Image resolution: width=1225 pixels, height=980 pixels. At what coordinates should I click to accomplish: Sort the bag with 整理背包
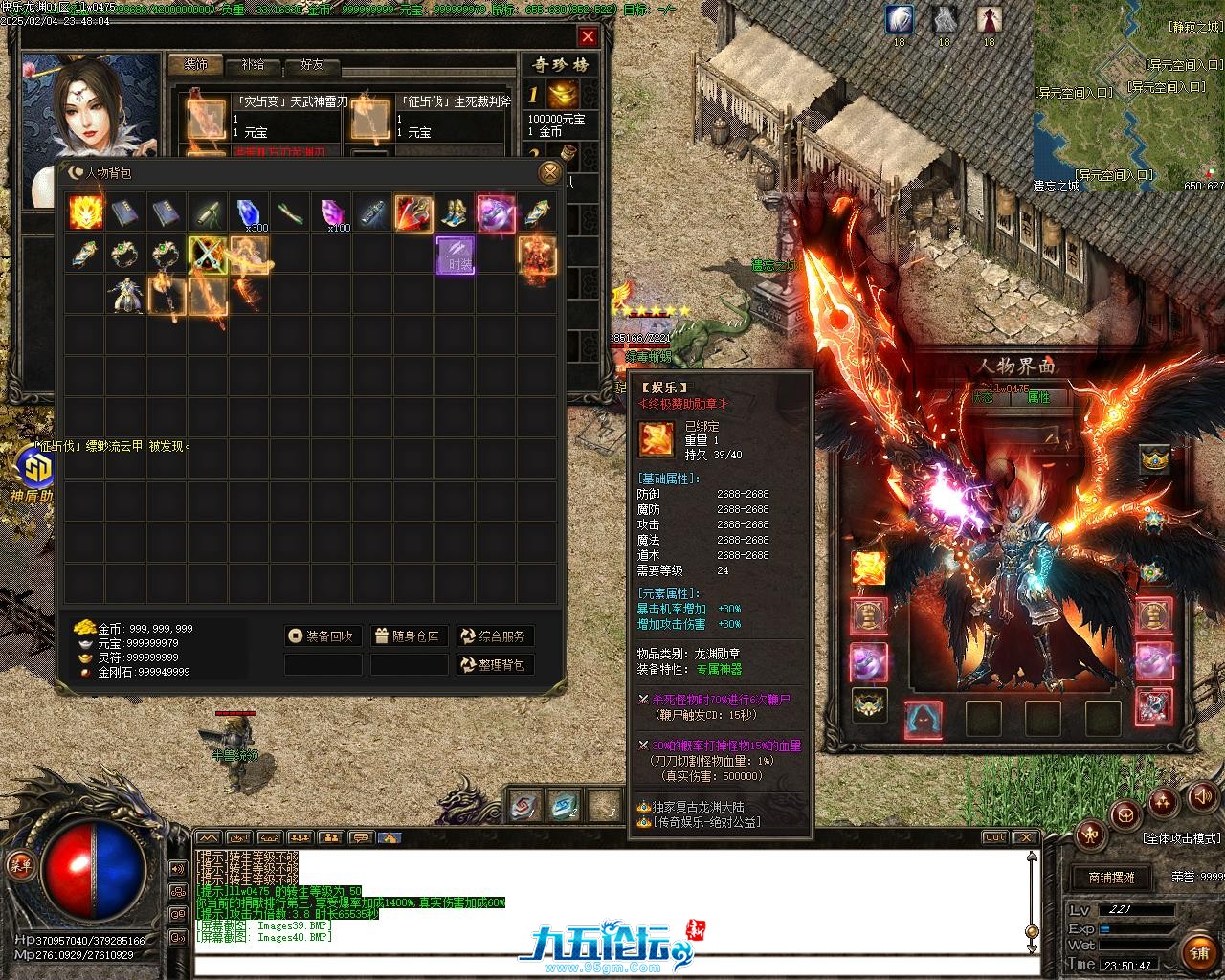click(x=495, y=665)
